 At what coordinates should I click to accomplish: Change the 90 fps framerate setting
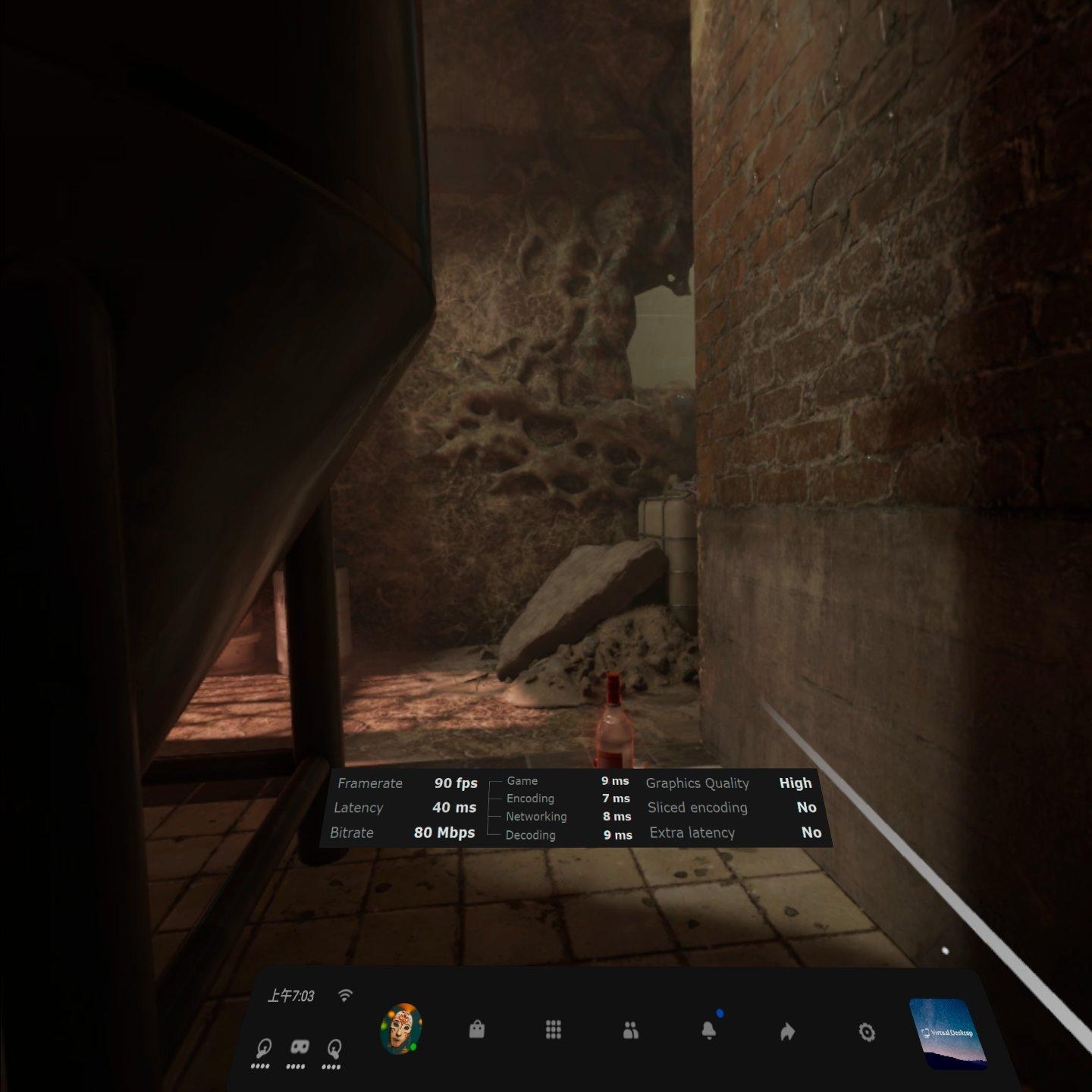(x=455, y=783)
